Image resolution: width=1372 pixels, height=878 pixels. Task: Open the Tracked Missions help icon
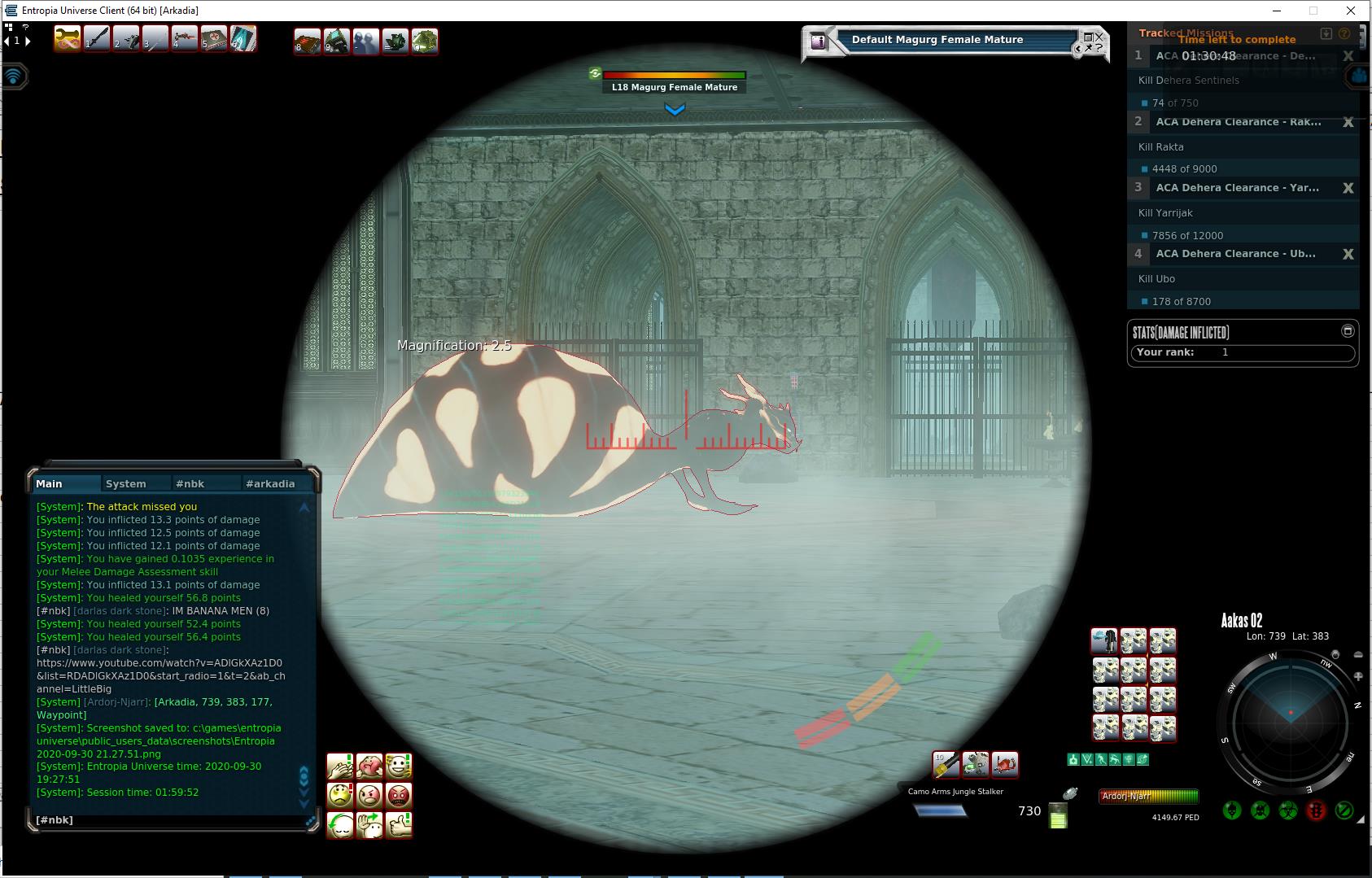tap(1344, 33)
